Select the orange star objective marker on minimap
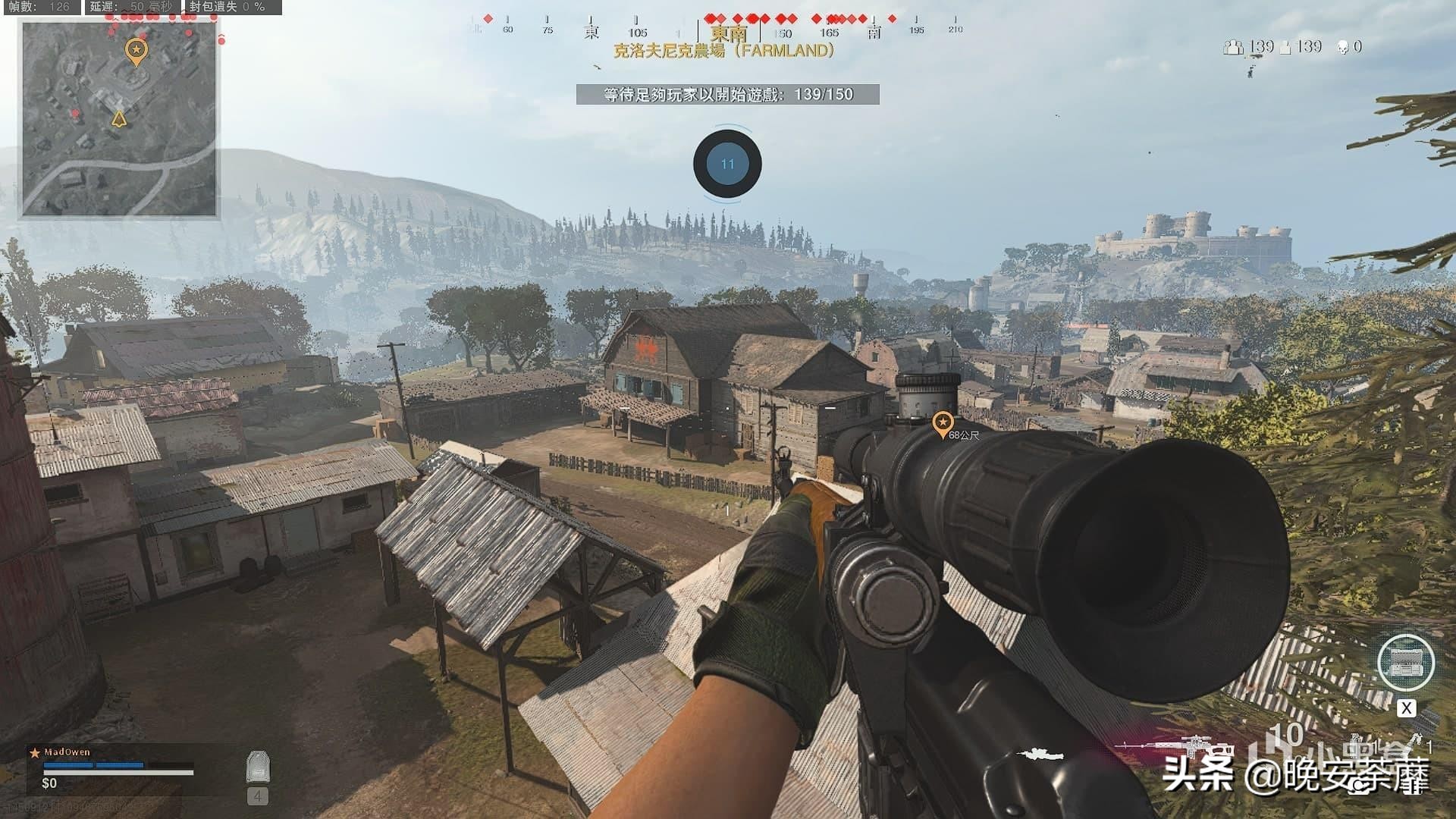 click(136, 51)
